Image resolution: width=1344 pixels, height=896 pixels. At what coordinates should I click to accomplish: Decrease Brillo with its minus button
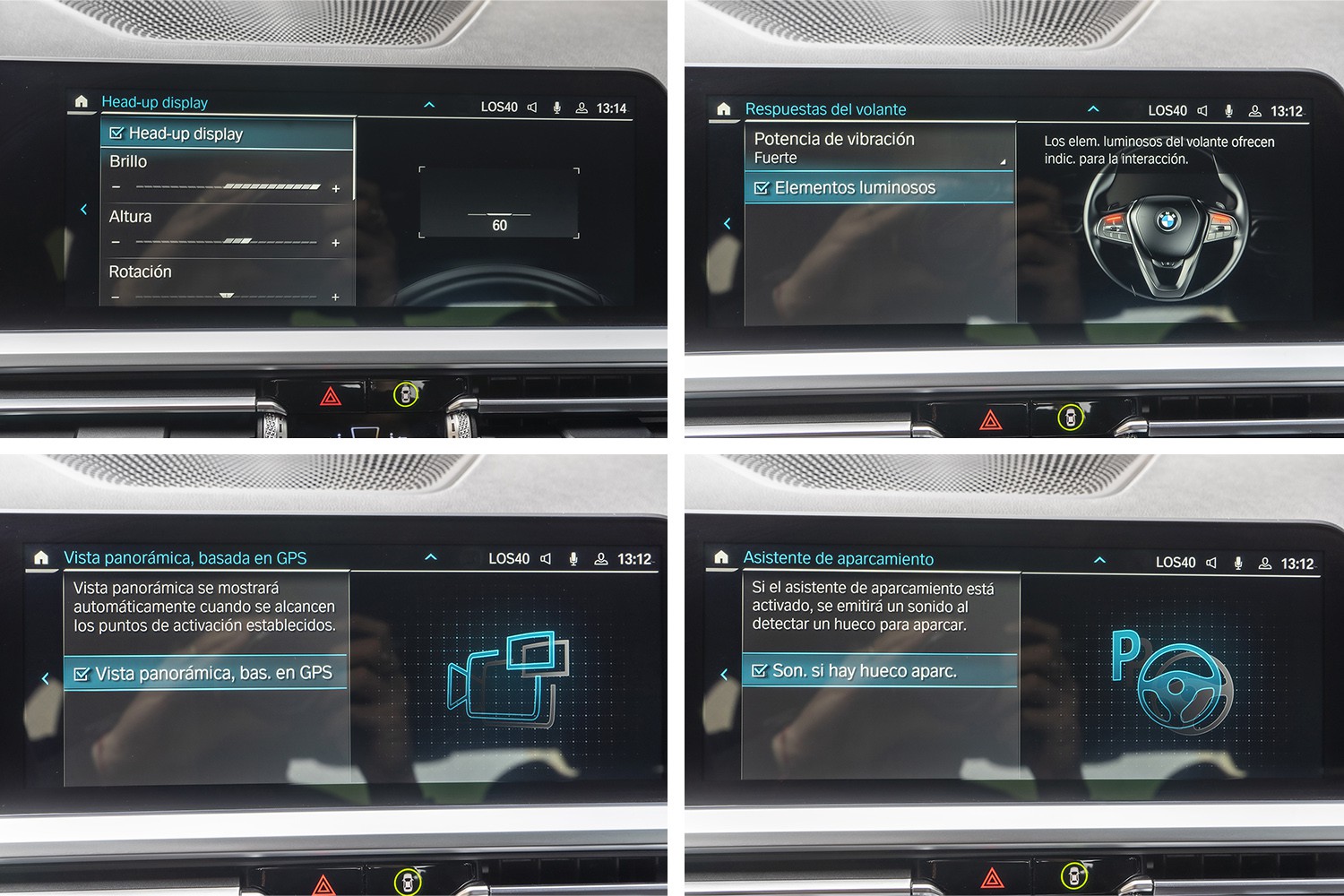point(116,187)
